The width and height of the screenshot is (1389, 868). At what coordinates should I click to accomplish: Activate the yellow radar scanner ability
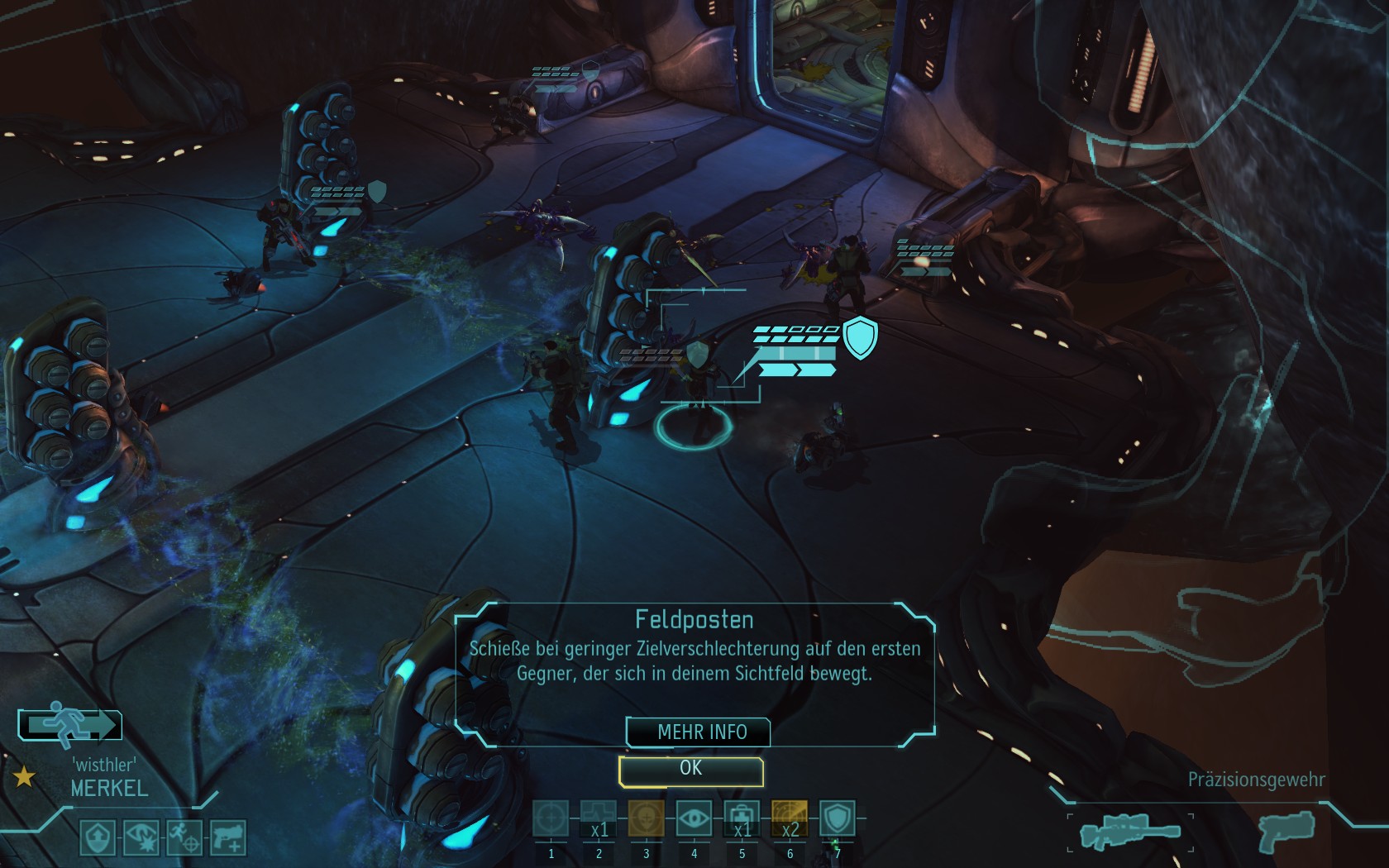coord(790,820)
